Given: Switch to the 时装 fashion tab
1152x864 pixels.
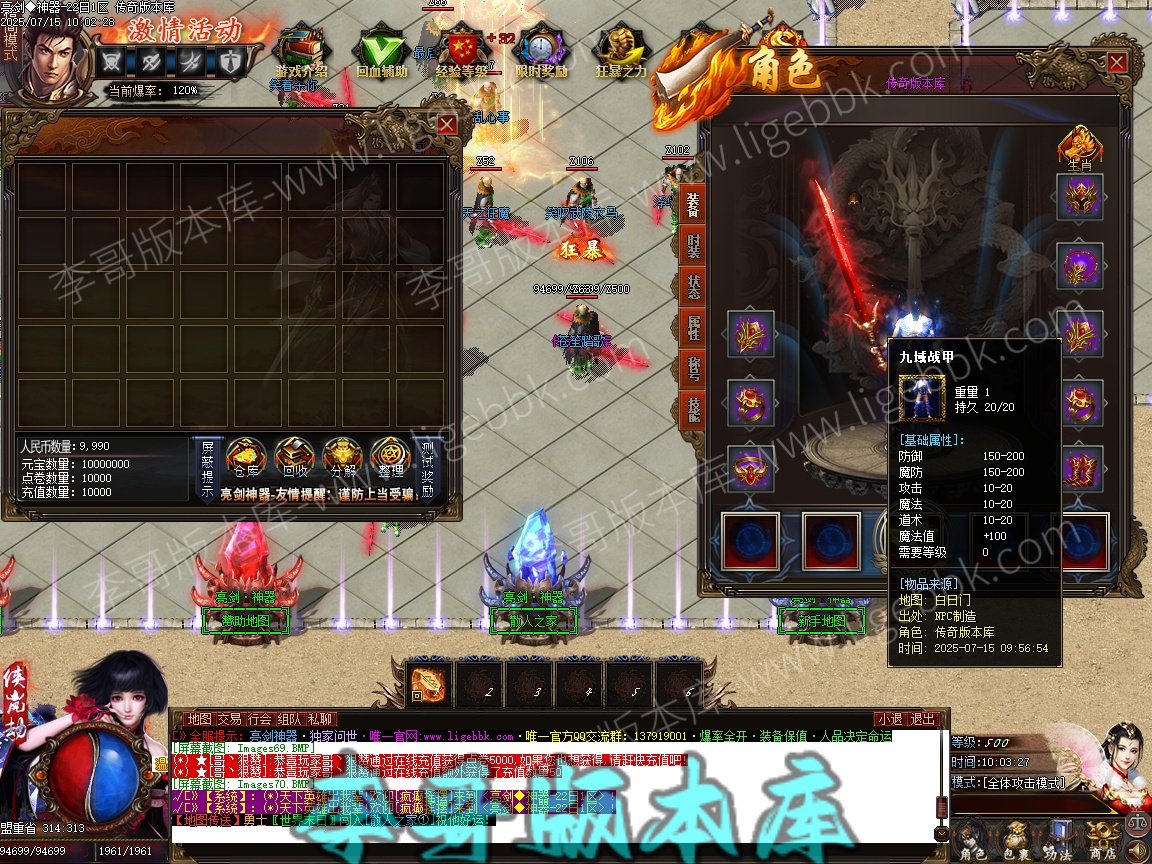Looking at the screenshot, I should [692, 246].
